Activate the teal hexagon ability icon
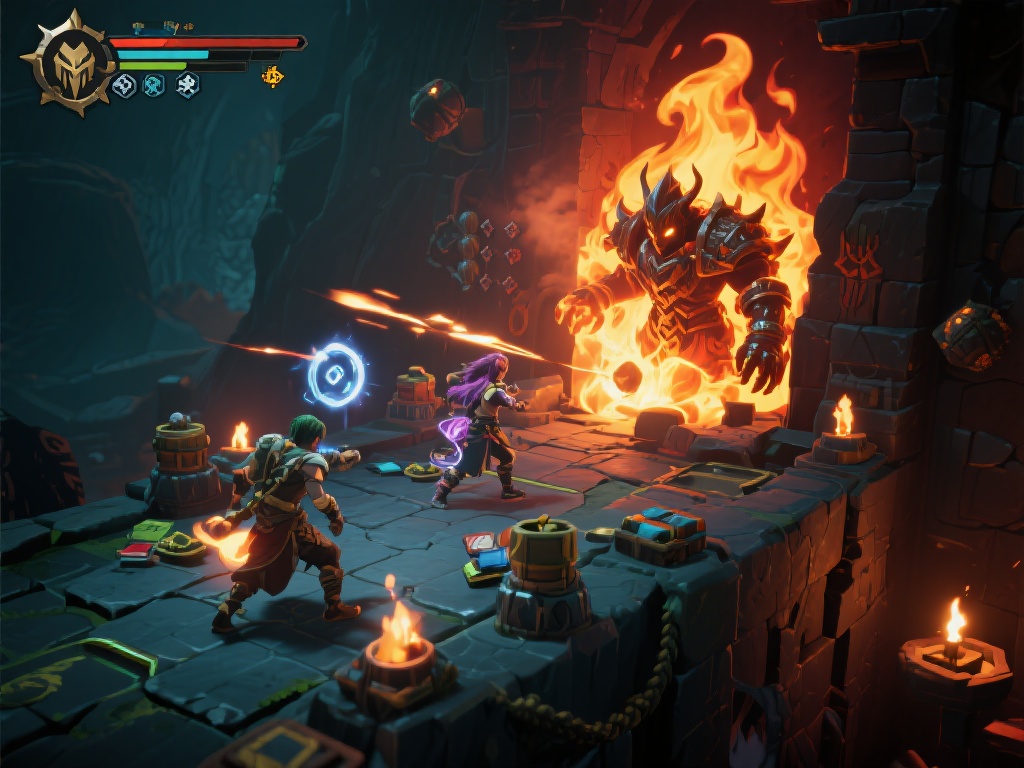Screen dimensions: 1024x768 154,86
